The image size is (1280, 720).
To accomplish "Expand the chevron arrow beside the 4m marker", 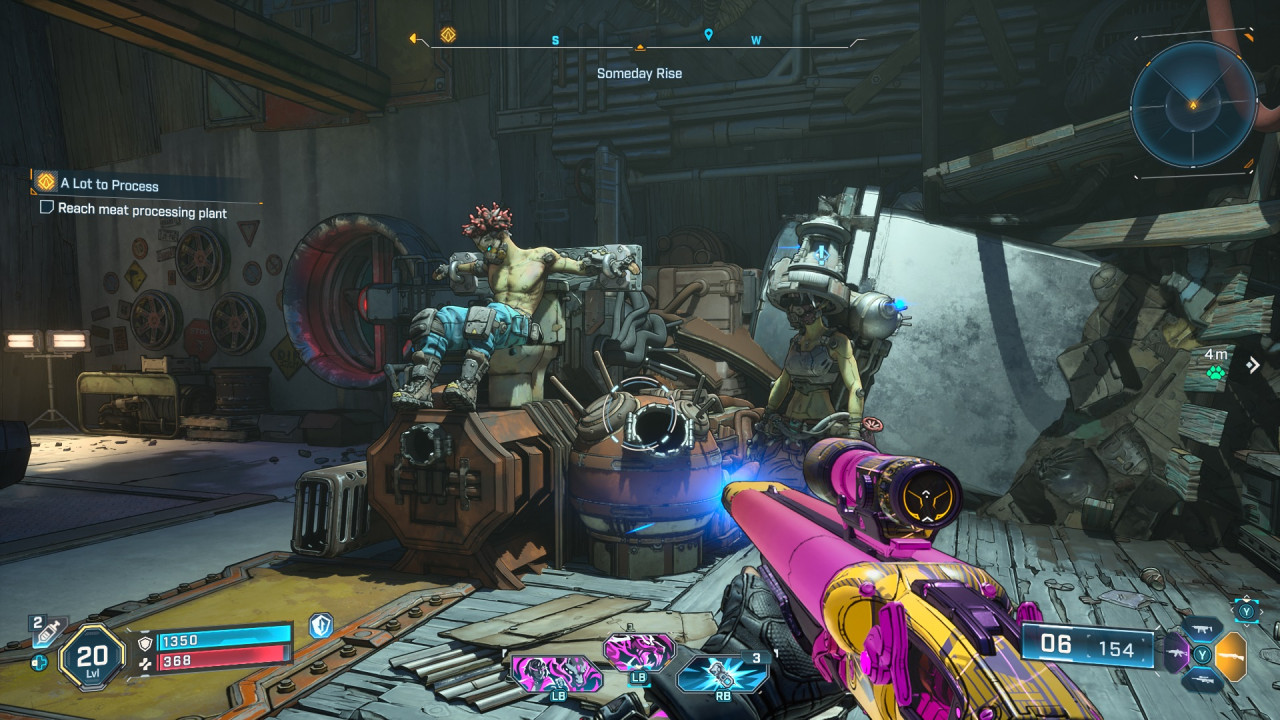I will [1252, 365].
